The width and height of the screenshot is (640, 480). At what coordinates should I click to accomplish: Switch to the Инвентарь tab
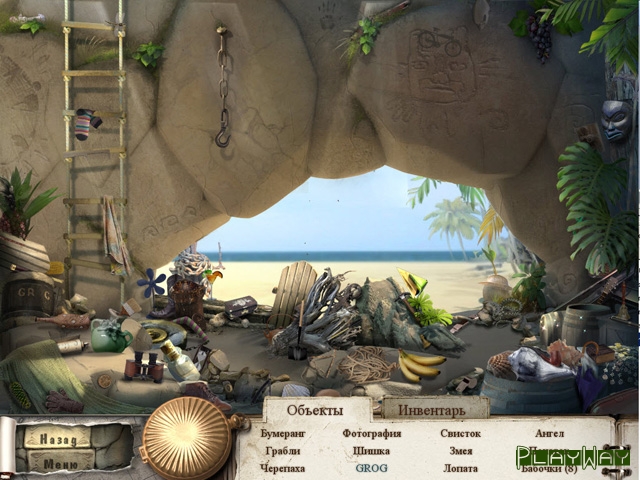pyautogui.click(x=431, y=410)
